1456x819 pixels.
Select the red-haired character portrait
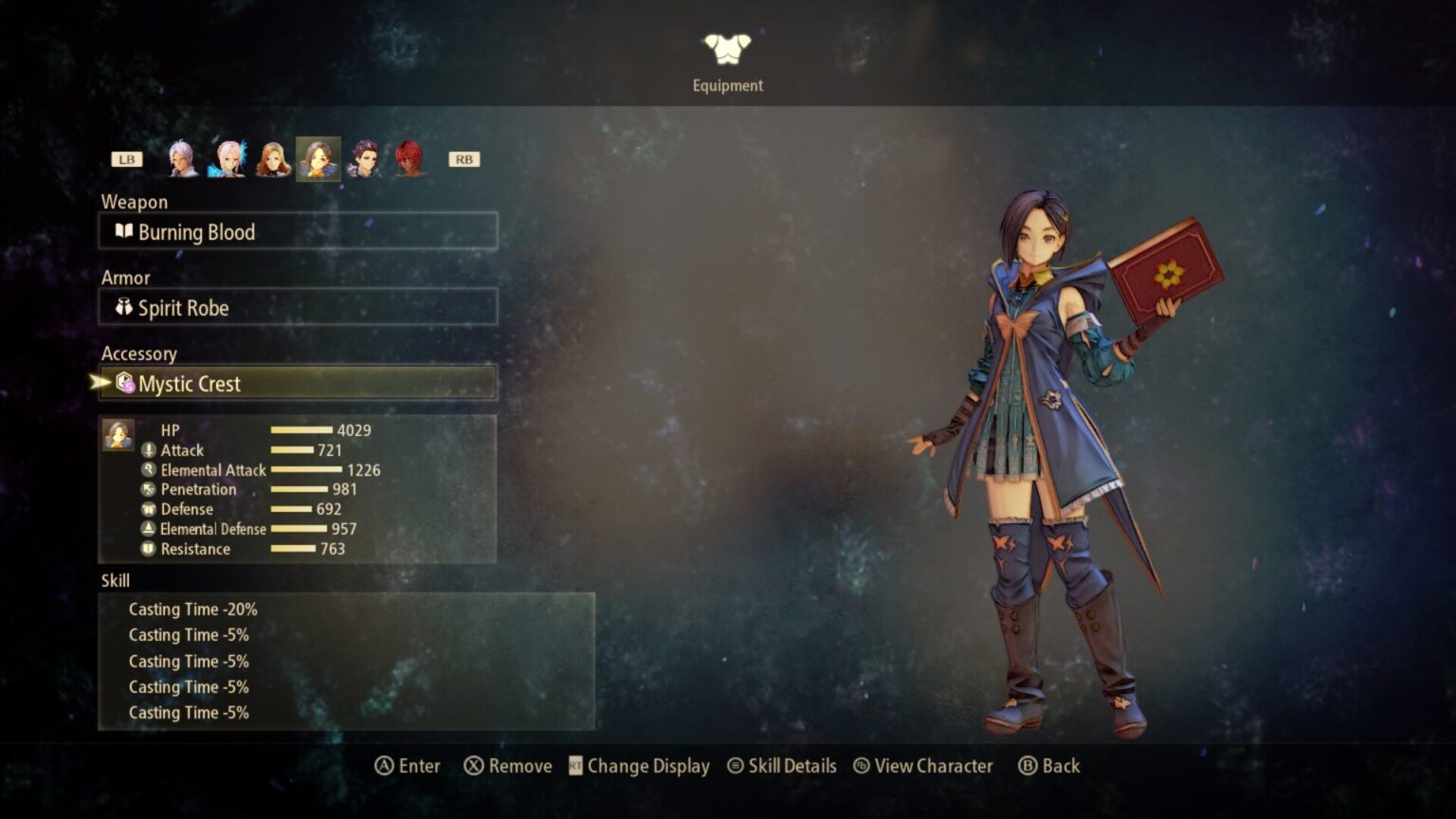tap(409, 158)
